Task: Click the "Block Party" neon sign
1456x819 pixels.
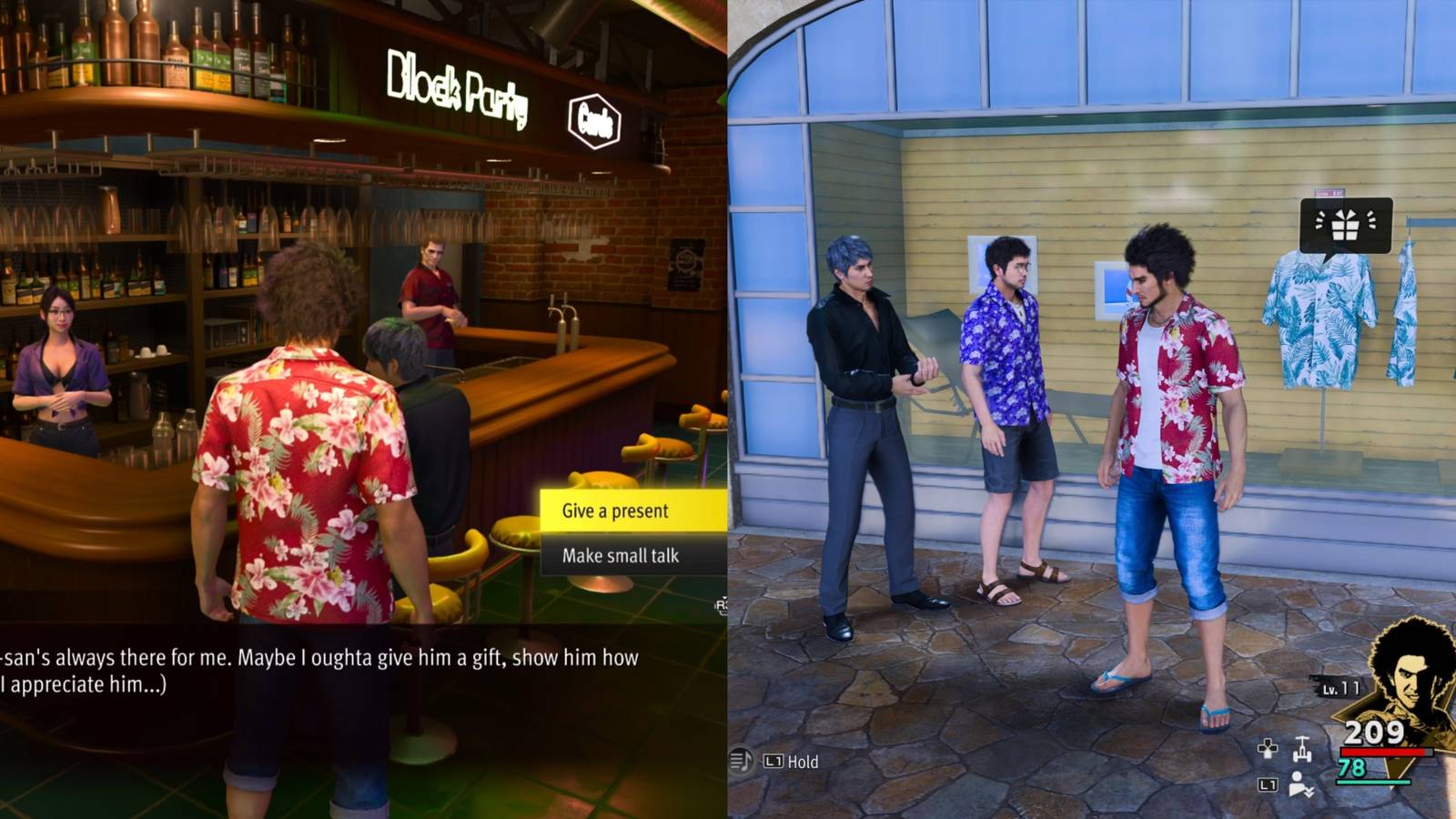Action: coord(455,86)
